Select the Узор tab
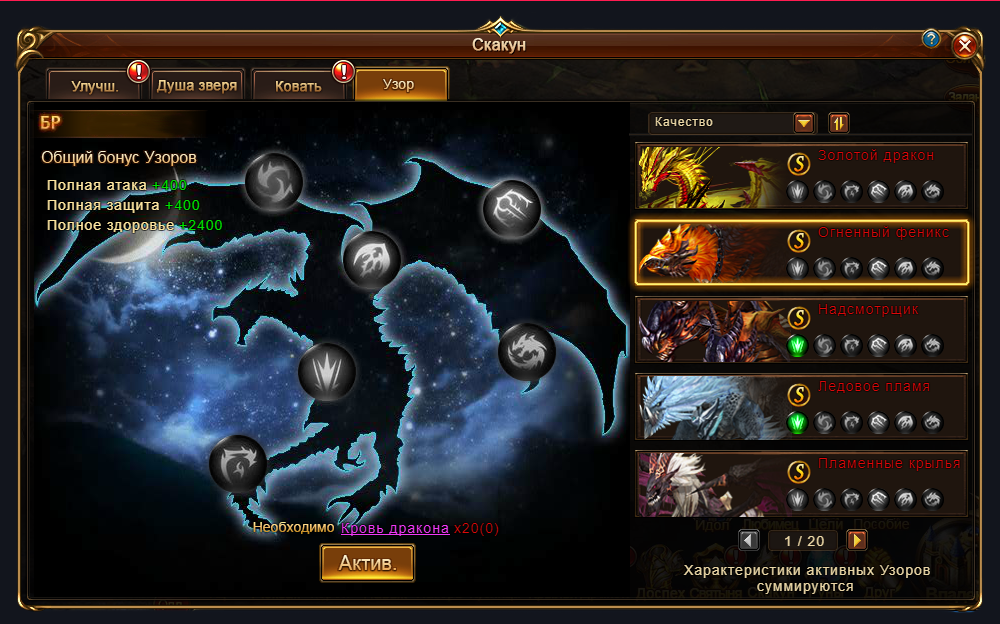The image size is (1000, 624). (400, 86)
